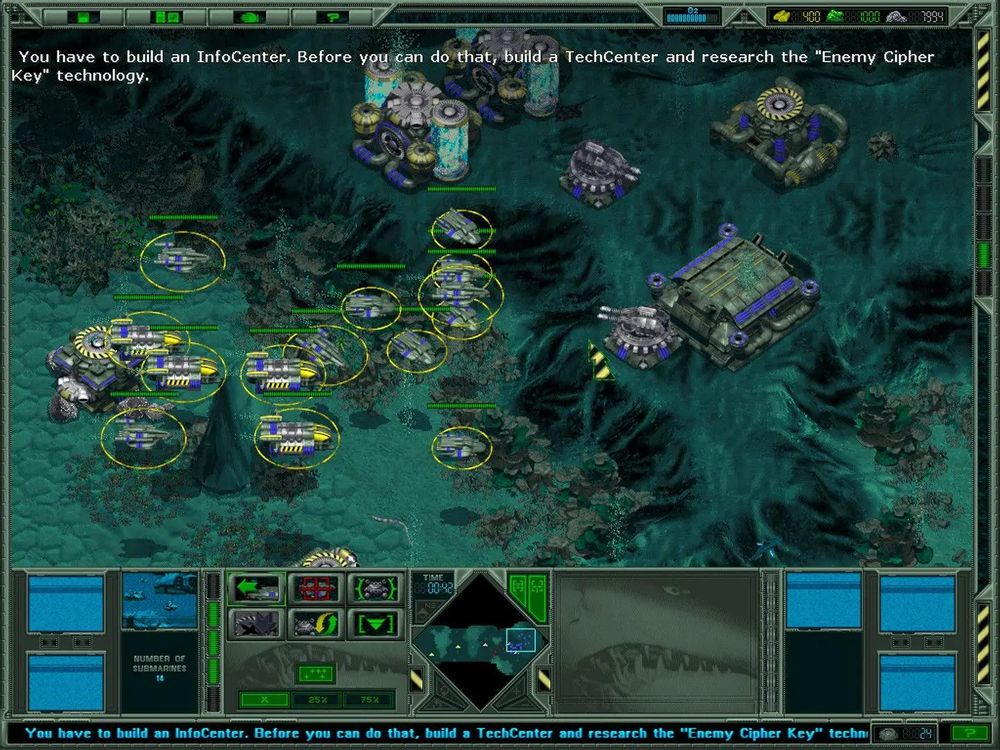The height and width of the screenshot is (750, 1000).
Task: Click the third green top toolbar button
Action: (249, 16)
